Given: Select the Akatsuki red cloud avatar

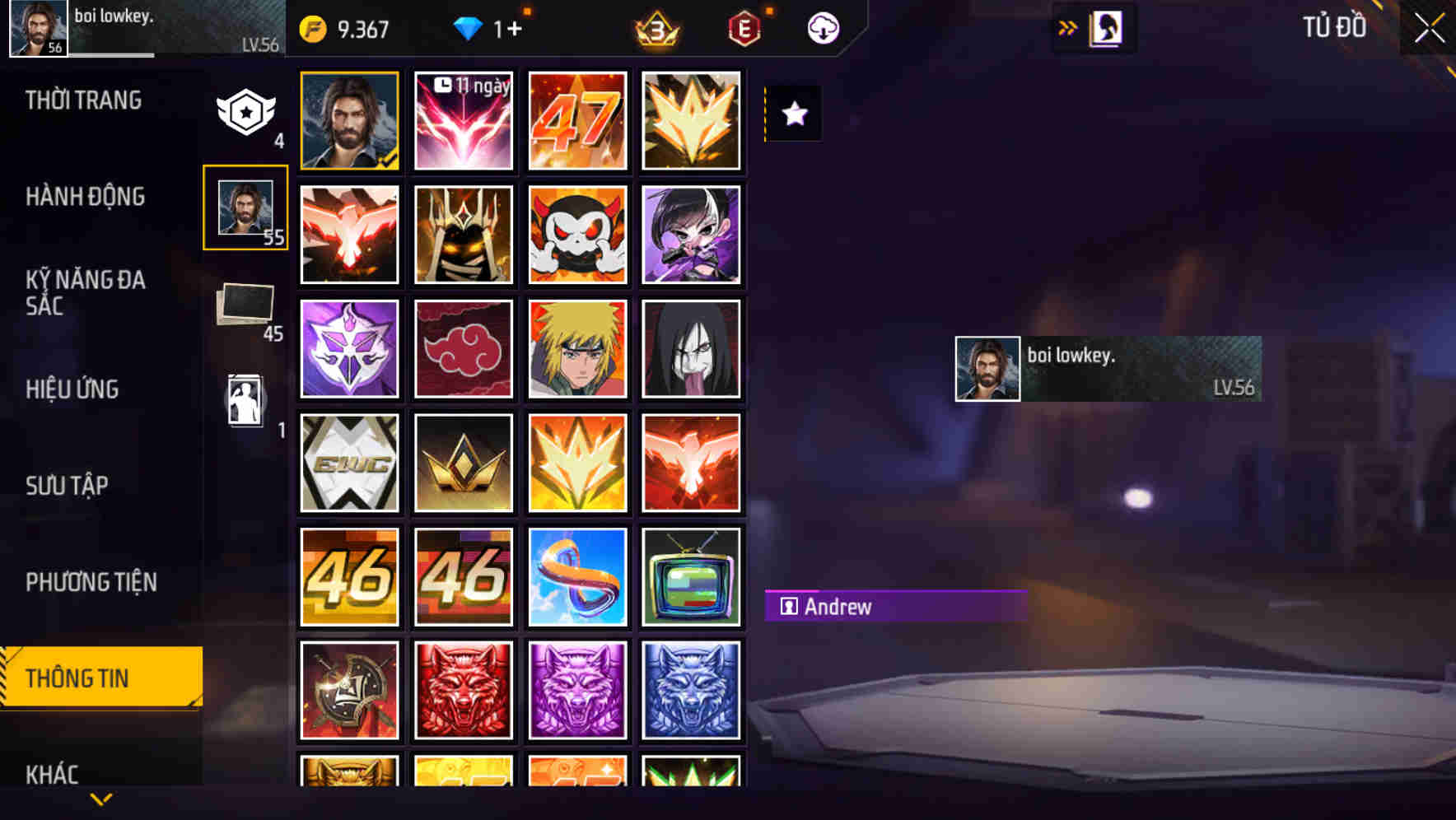Looking at the screenshot, I should (x=463, y=348).
